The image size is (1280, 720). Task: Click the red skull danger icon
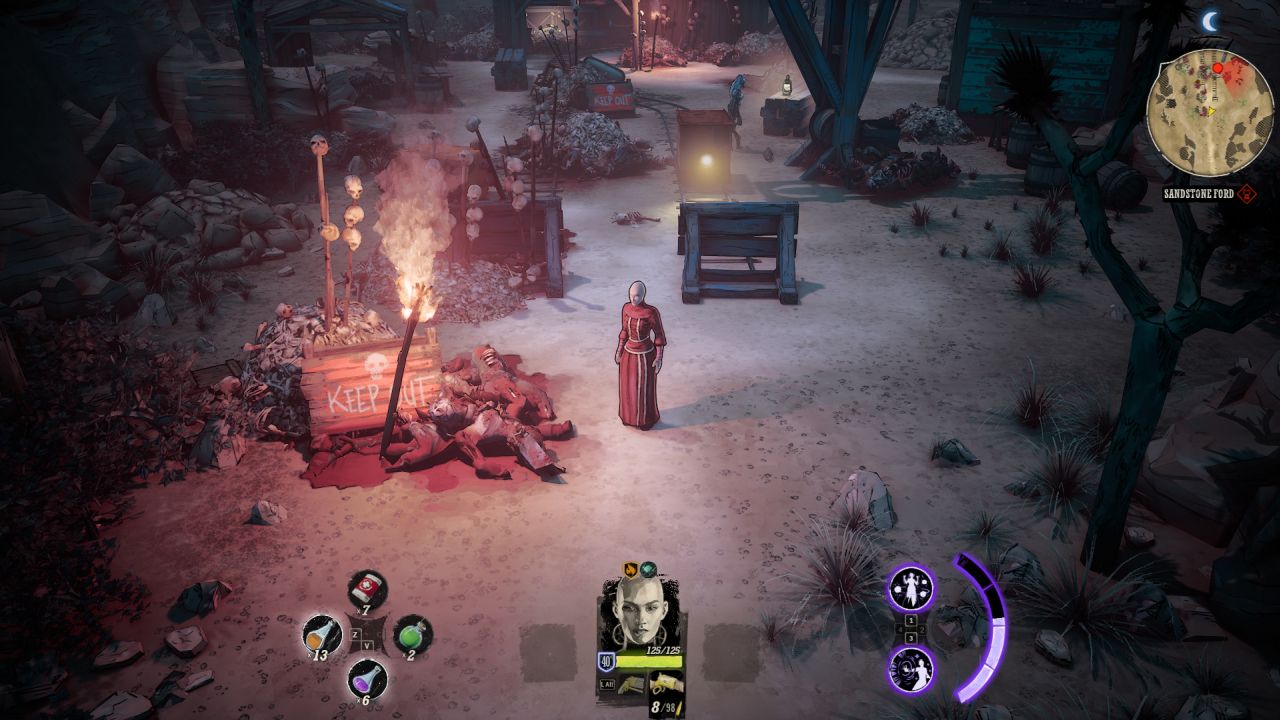(1247, 194)
